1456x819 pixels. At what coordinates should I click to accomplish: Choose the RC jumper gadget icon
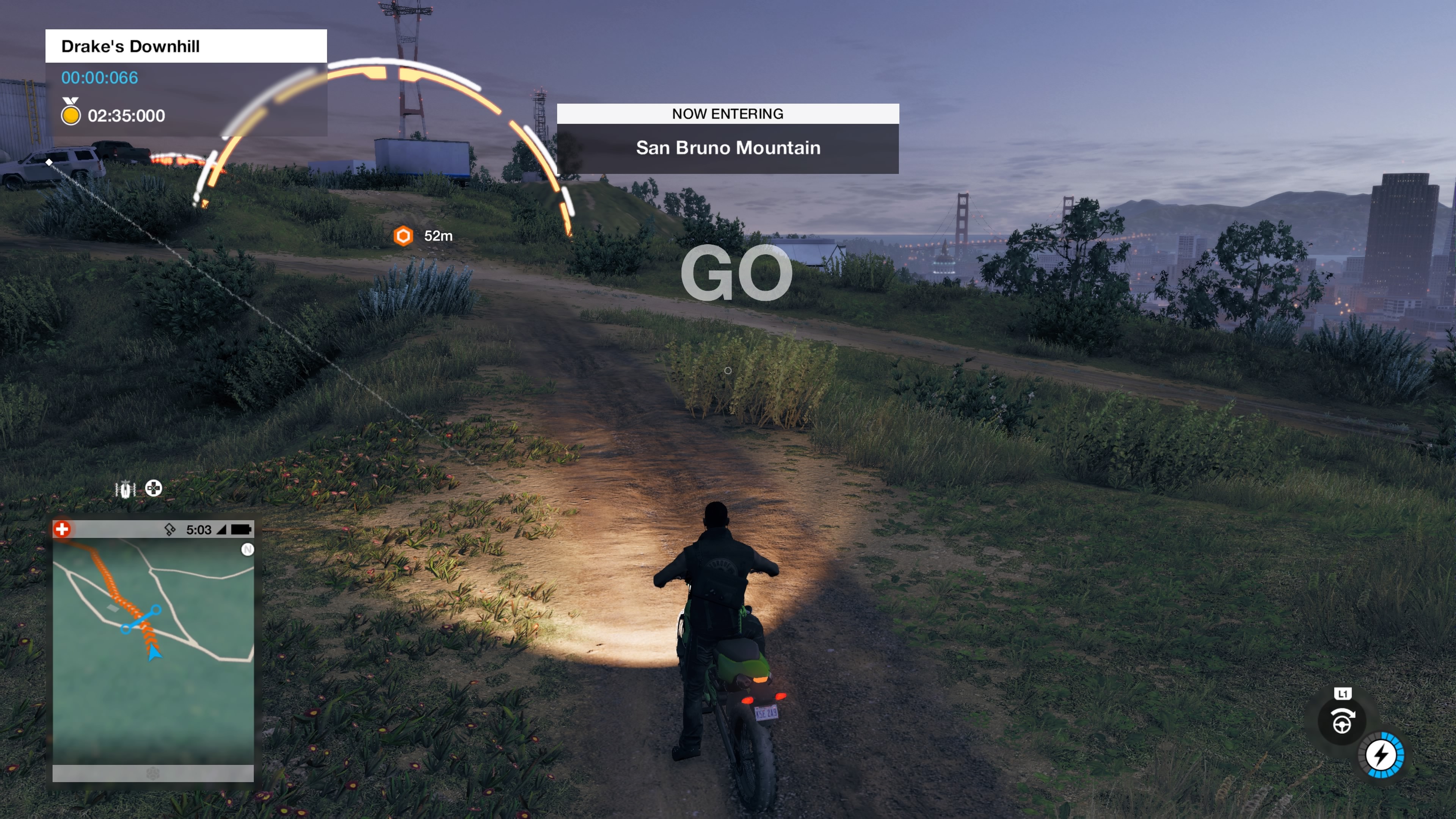125,489
